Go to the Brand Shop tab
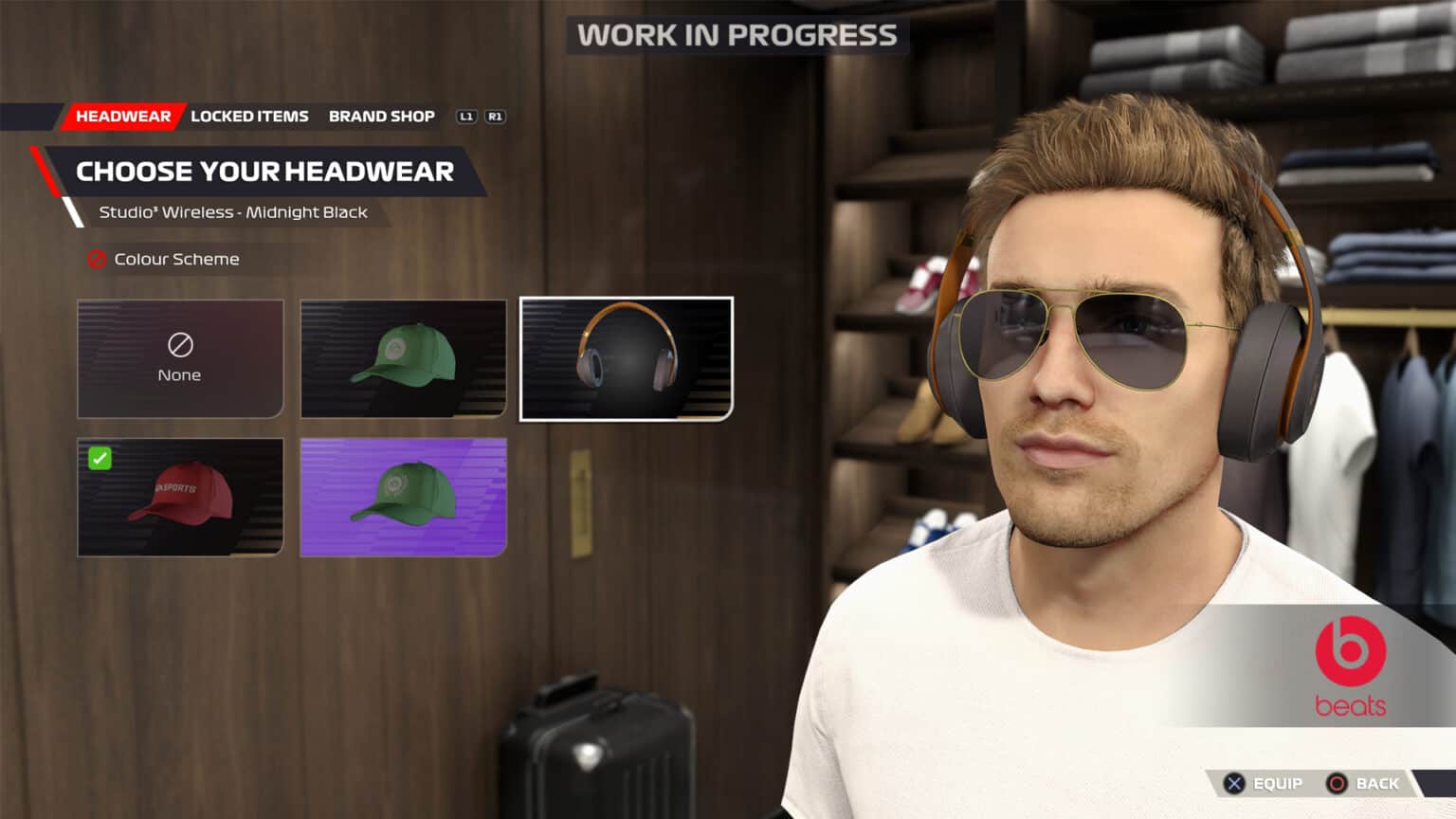The height and width of the screenshot is (819, 1456). (381, 117)
